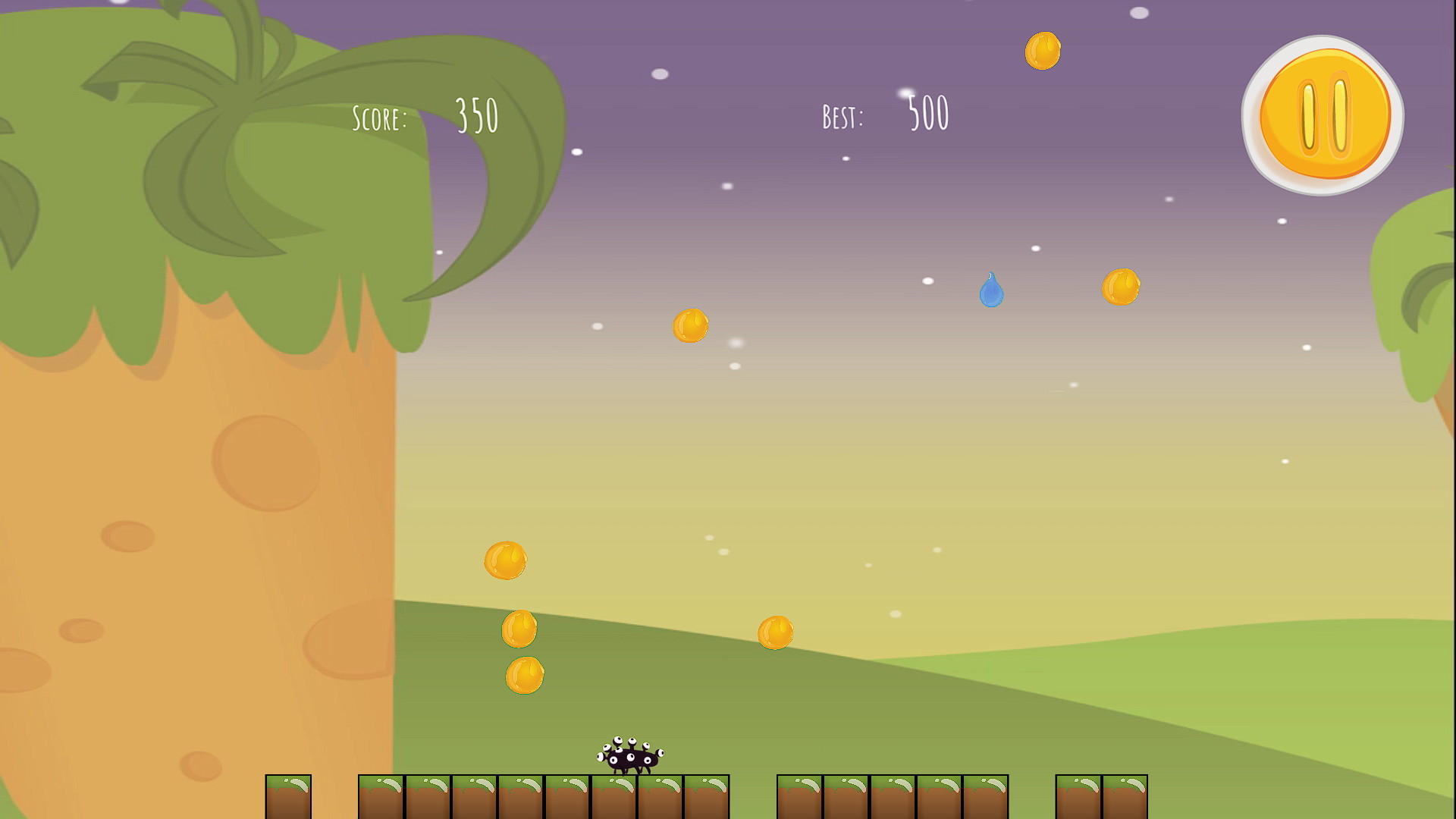Click the Best label showing 500
Screen dimensions: 1456x819
click(x=842, y=115)
